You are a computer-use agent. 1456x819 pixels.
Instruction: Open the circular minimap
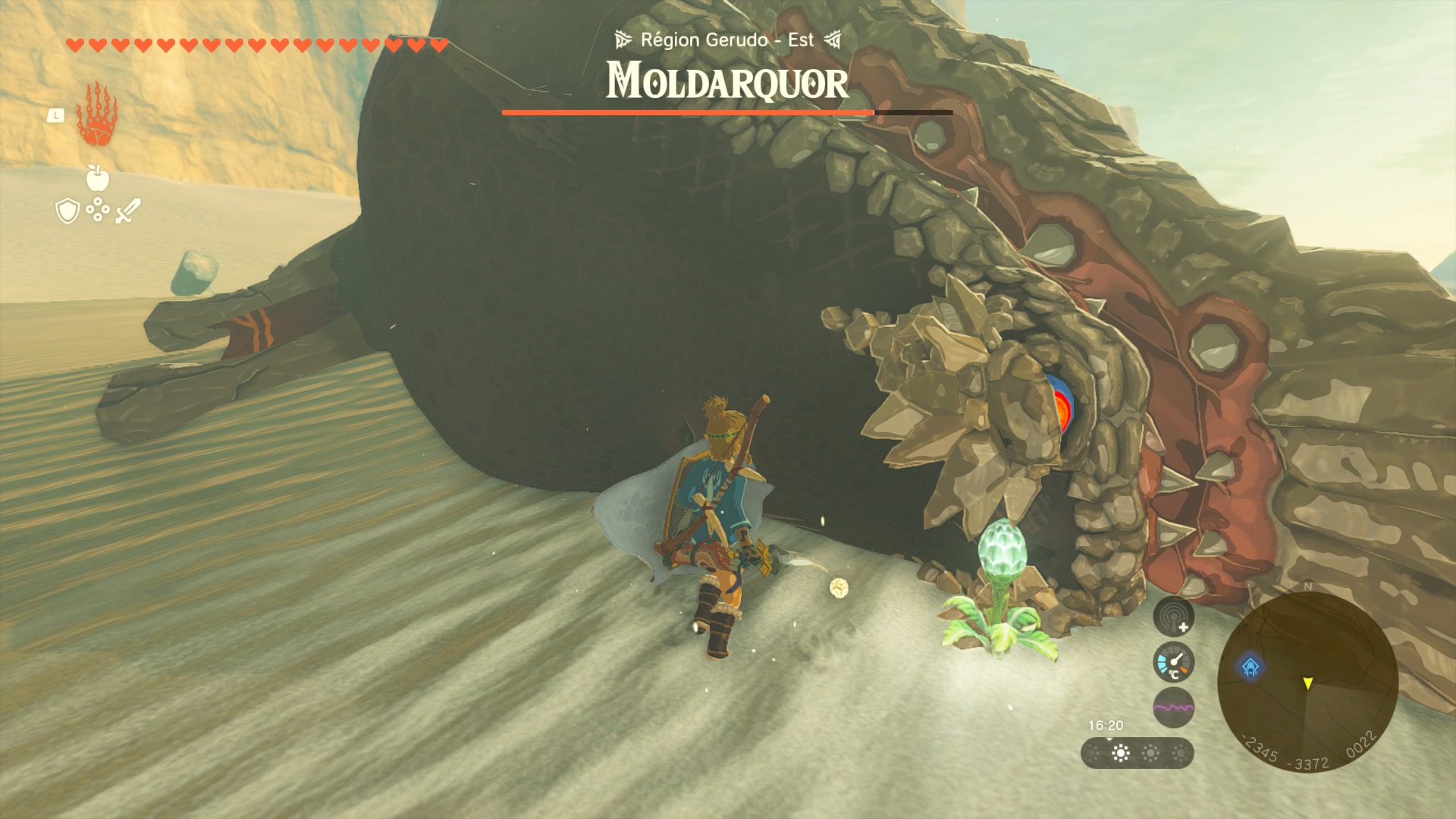tap(1307, 681)
